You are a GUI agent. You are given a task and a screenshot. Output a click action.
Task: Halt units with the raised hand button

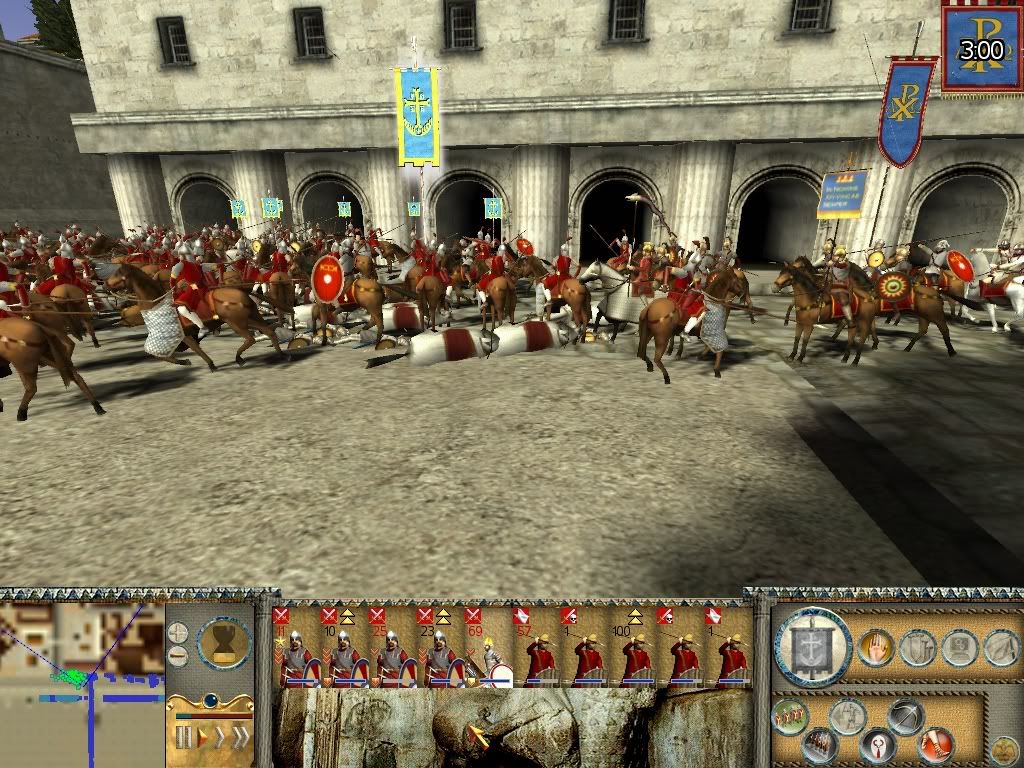click(x=875, y=648)
